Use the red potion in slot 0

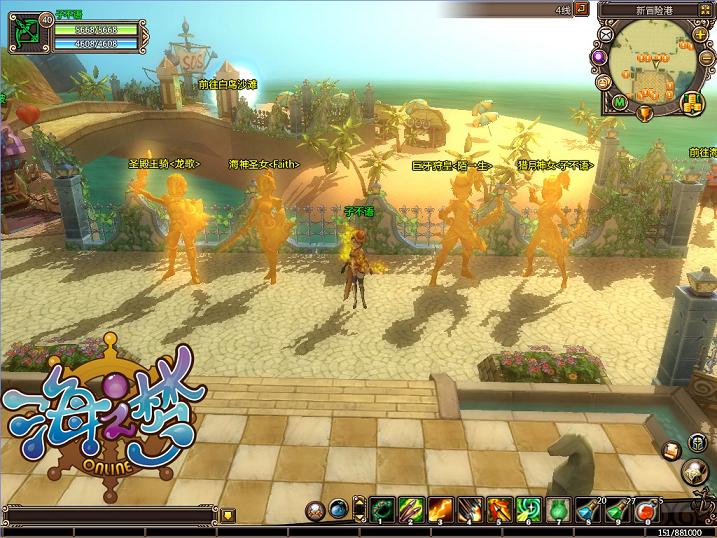[x=647, y=509]
